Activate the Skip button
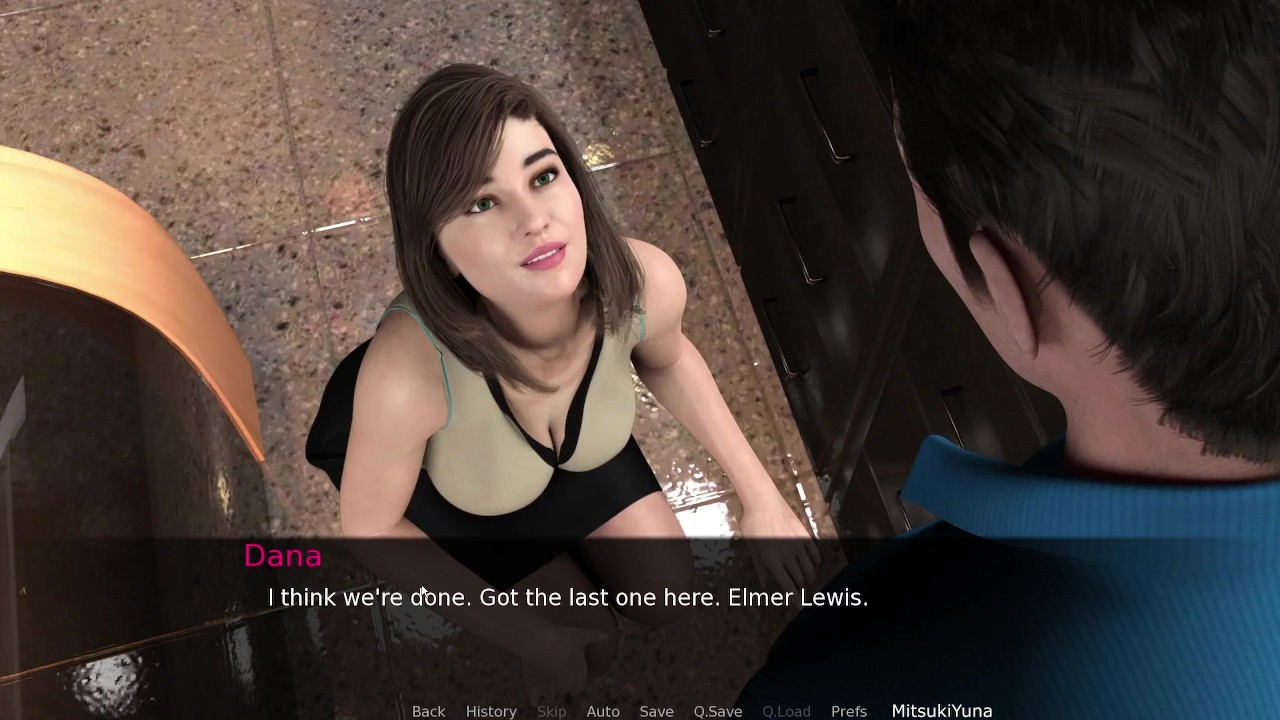1280x720 pixels. point(551,711)
